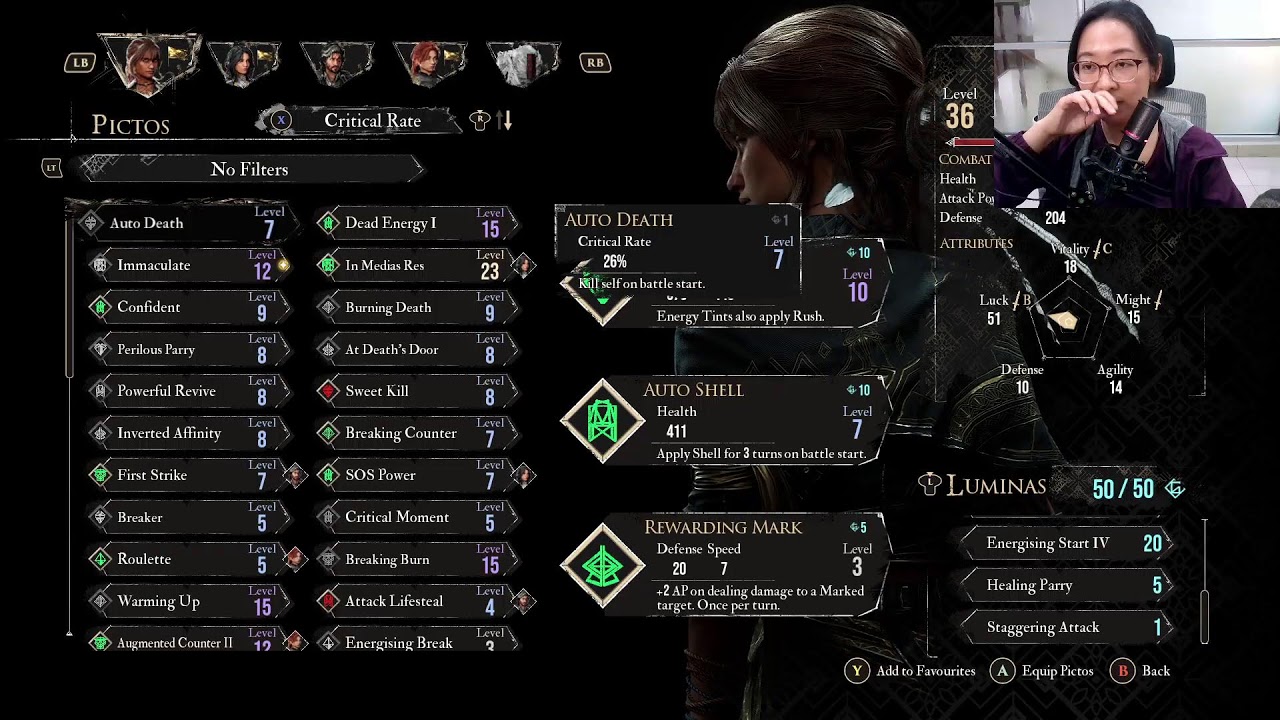Select the Auto Death picto
This screenshot has width=1280, height=720.
tap(180, 223)
